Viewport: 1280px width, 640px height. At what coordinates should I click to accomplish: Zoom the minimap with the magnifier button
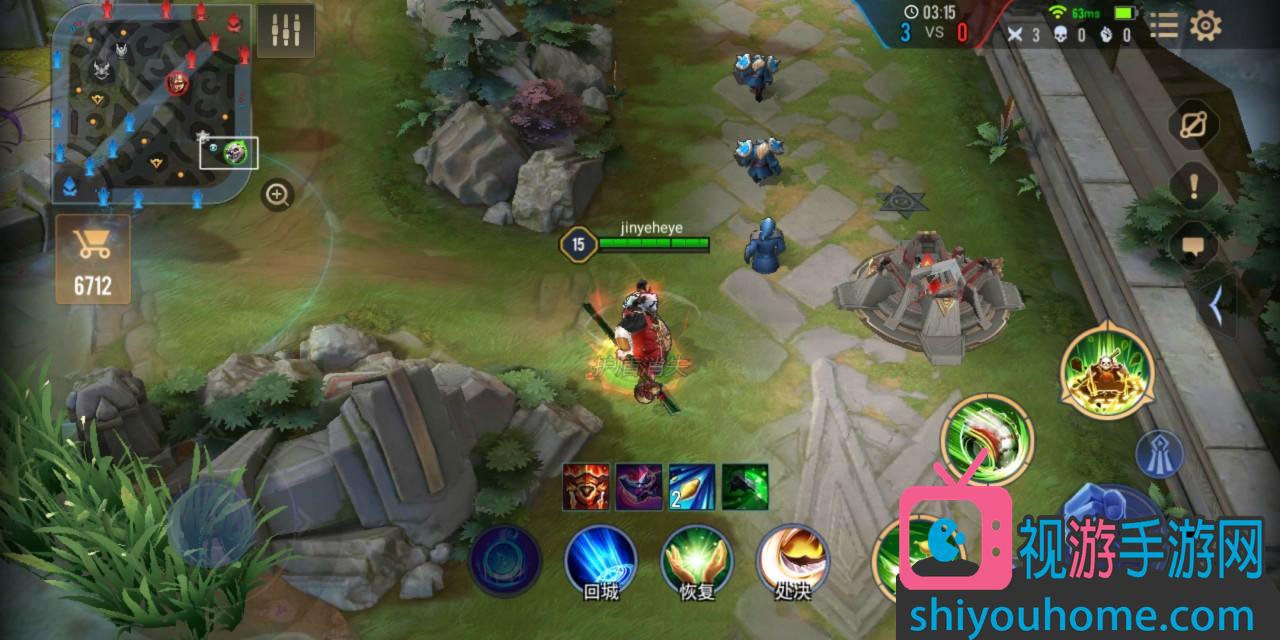[x=277, y=195]
